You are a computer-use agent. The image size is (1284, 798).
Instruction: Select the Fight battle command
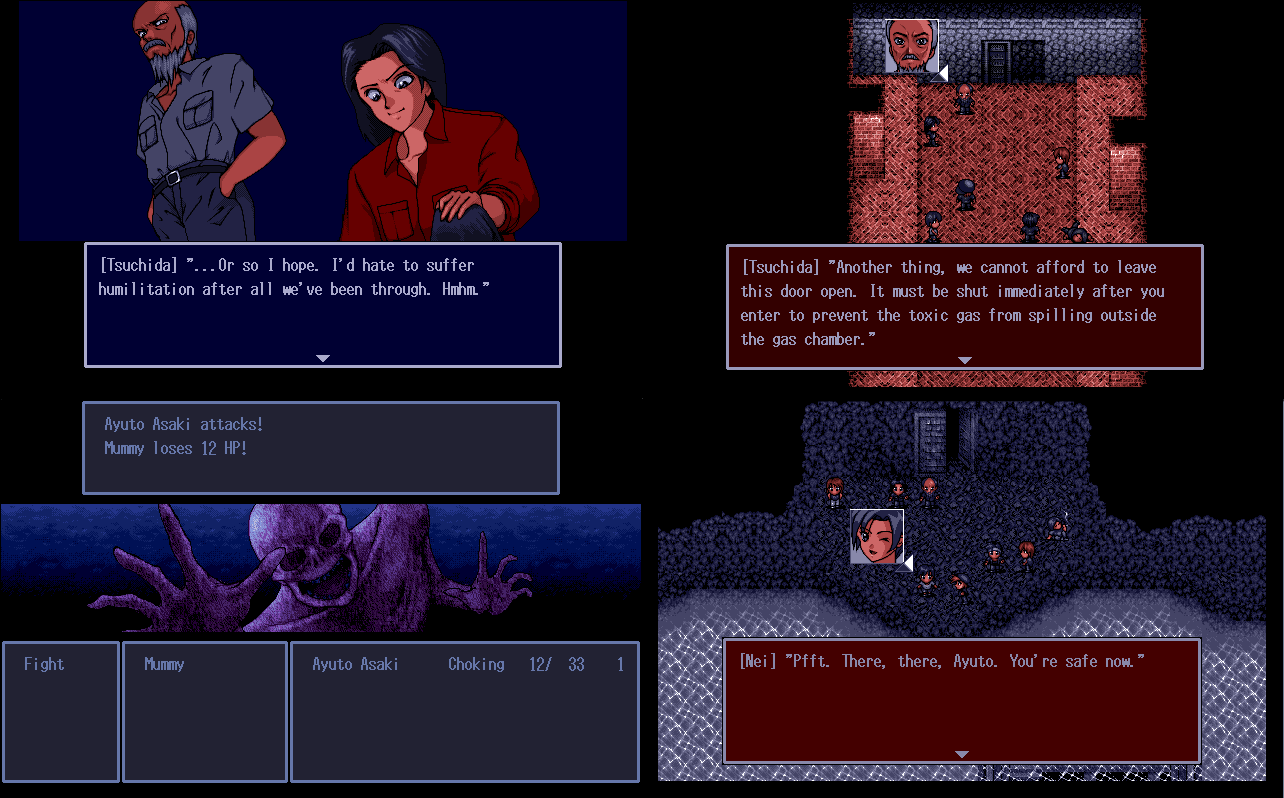44,664
